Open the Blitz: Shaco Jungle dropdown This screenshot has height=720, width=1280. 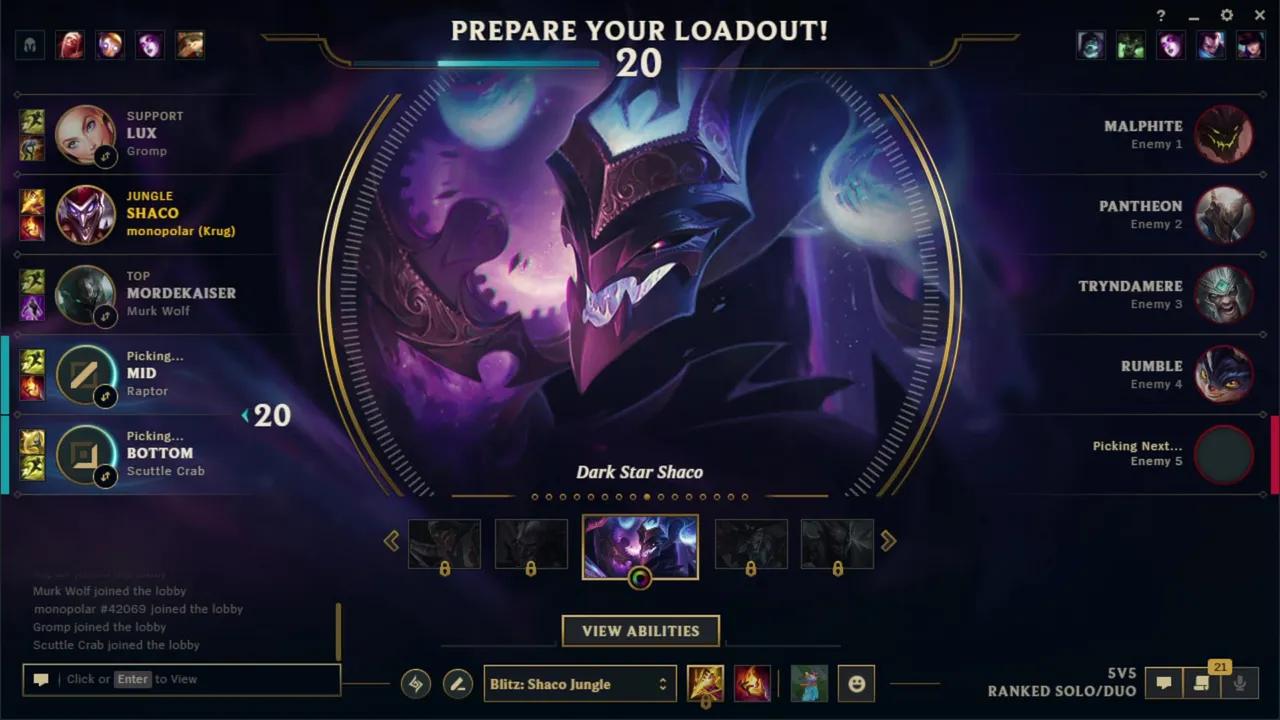click(x=580, y=684)
